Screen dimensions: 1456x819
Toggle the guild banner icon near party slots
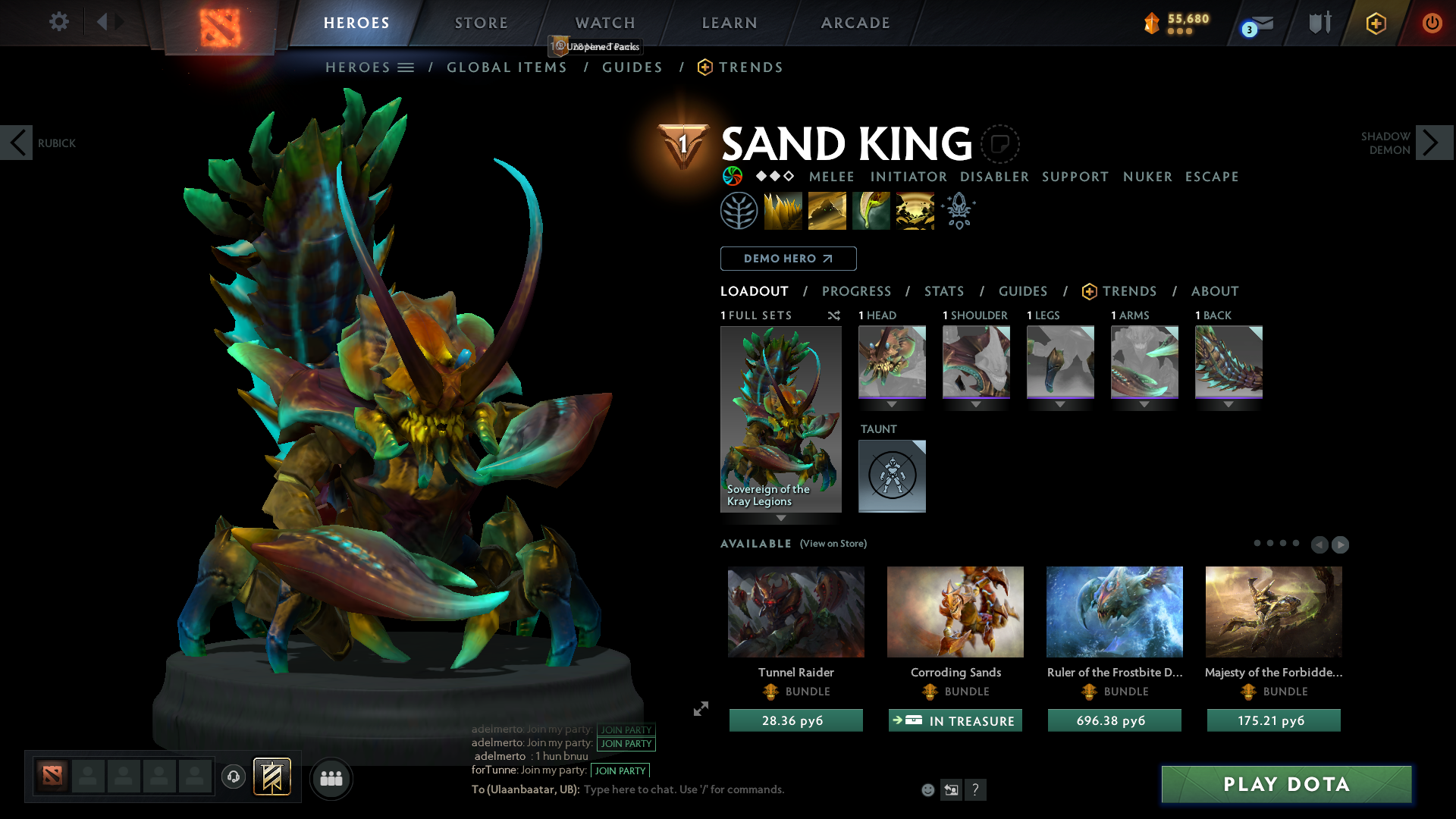click(x=272, y=777)
